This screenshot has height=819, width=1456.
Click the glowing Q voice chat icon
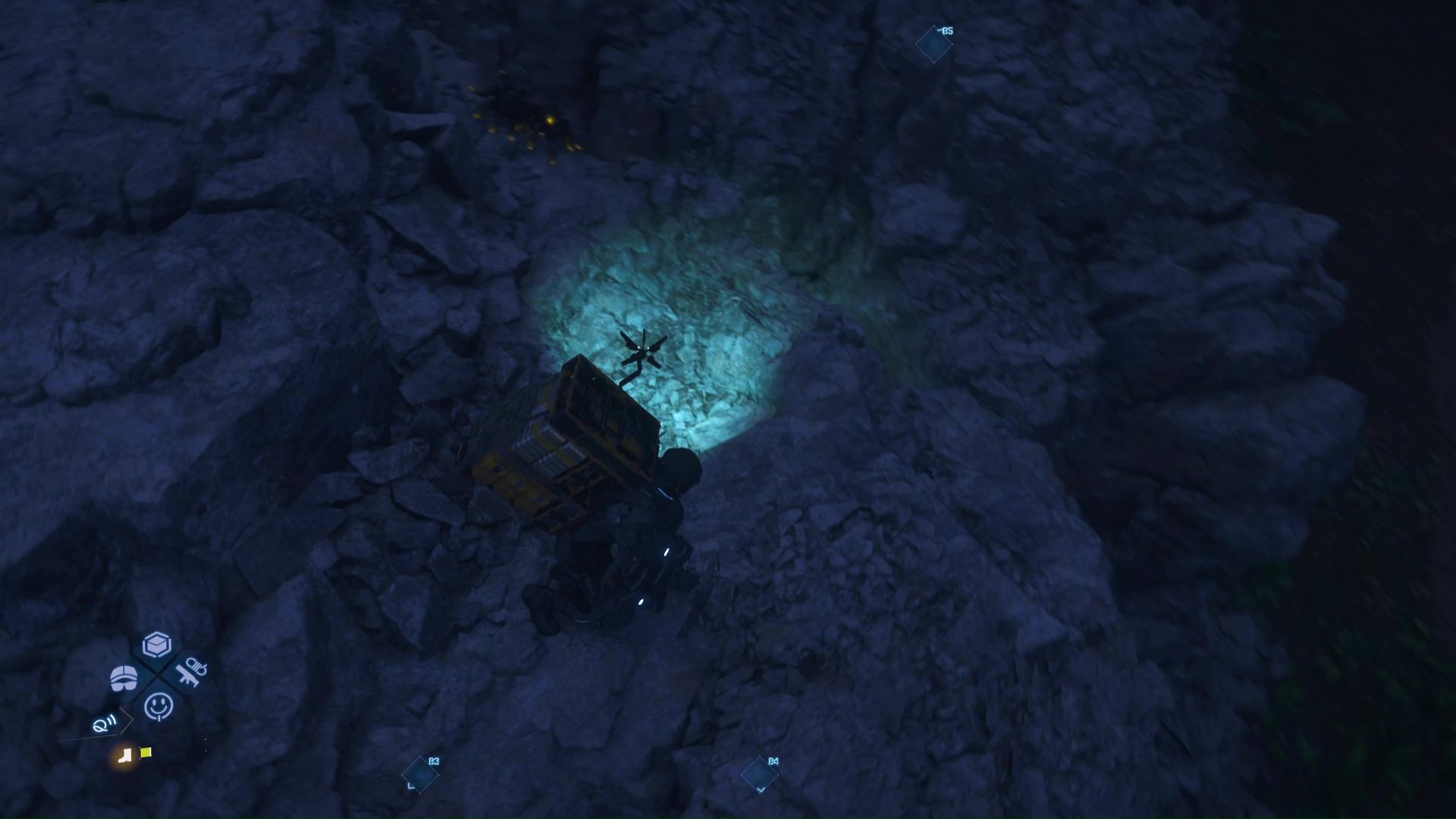click(x=103, y=723)
